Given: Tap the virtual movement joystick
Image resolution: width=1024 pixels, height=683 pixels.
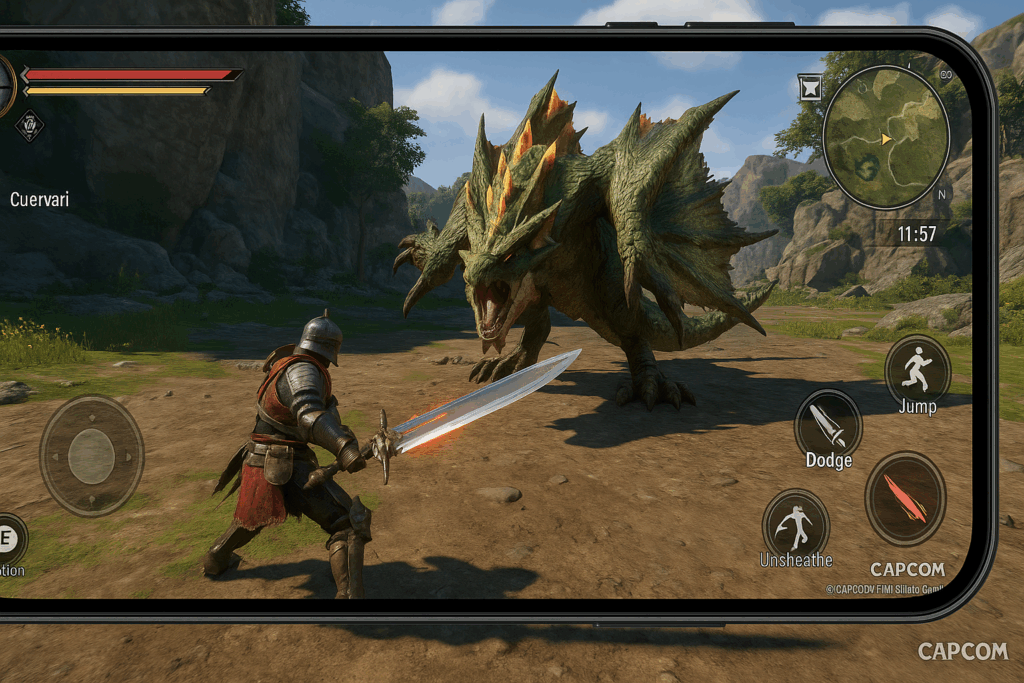Looking at the screenshot, I should coord(91,456).
